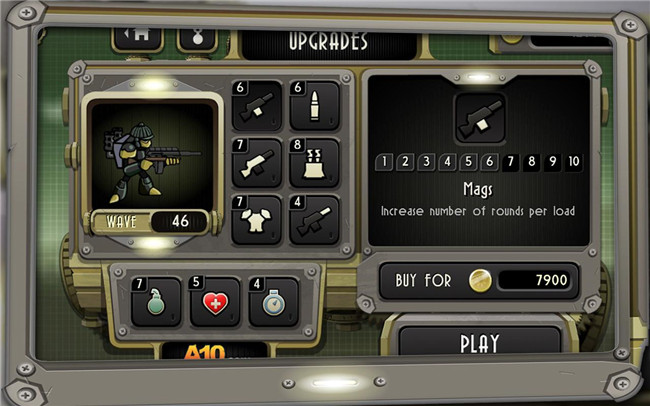Start the next wave with Play
This screenshot has height=406, width=650.
pyautogui.click(x=479, y=343)
